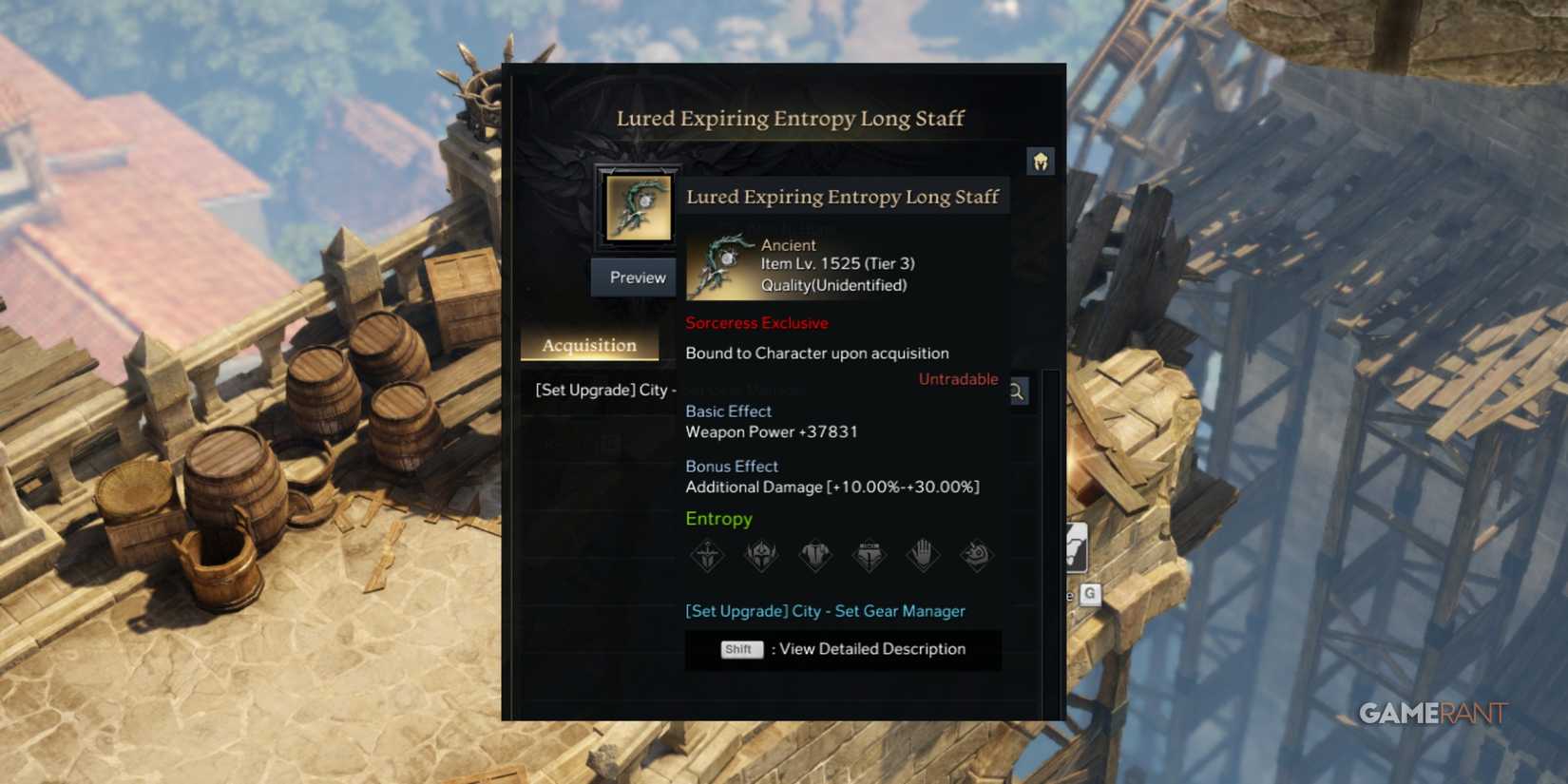This screenshot has height=784, width=1568.
Task: Toggle the Entropy set effect display
Action: tap(718, 519)
